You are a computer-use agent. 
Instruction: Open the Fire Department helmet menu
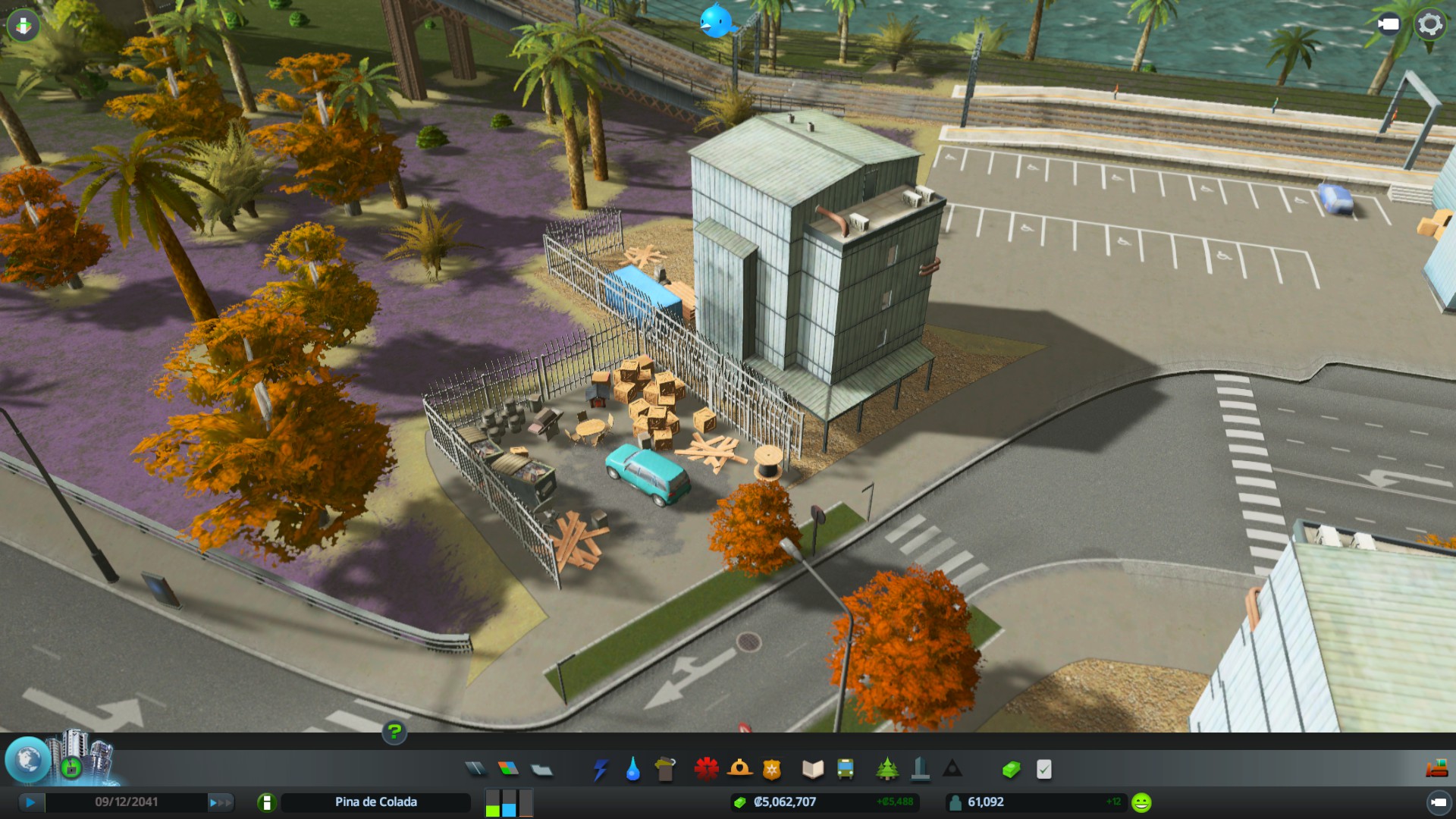[x=739, y=770]
